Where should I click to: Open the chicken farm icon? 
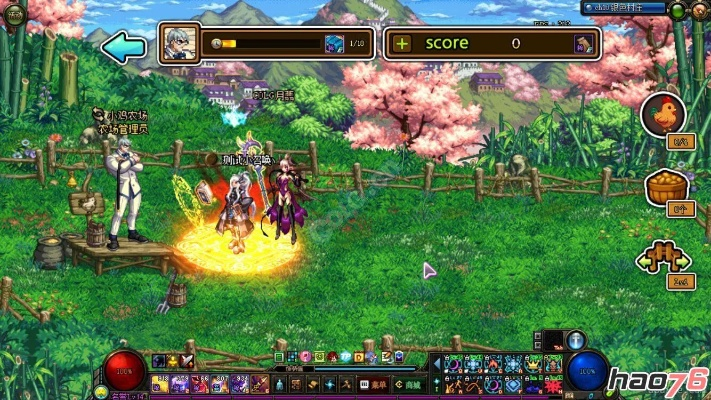(x=662, y=113)
